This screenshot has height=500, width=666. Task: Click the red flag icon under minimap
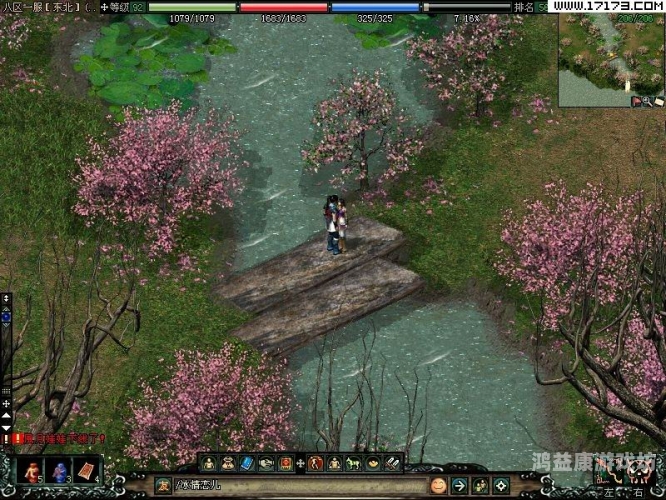[637, 101]
